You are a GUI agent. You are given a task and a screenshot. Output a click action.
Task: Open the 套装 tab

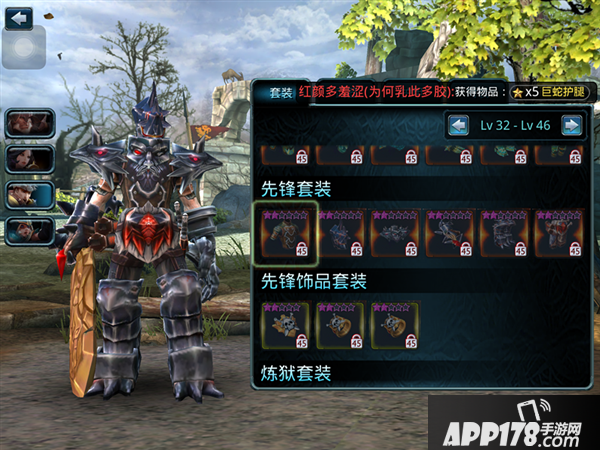(281, 92)
